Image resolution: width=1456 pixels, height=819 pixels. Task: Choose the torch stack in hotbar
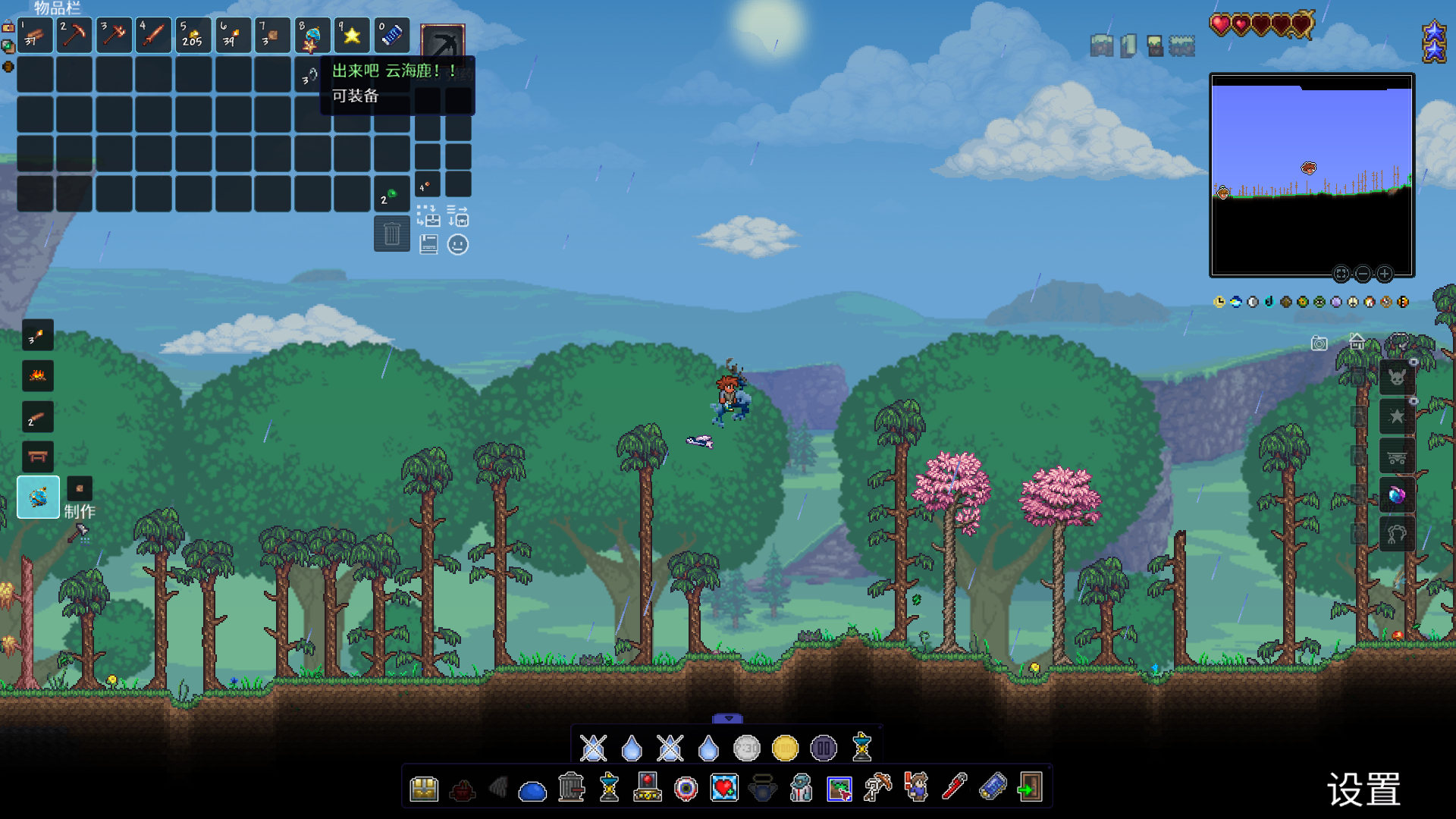coord(232,35)
